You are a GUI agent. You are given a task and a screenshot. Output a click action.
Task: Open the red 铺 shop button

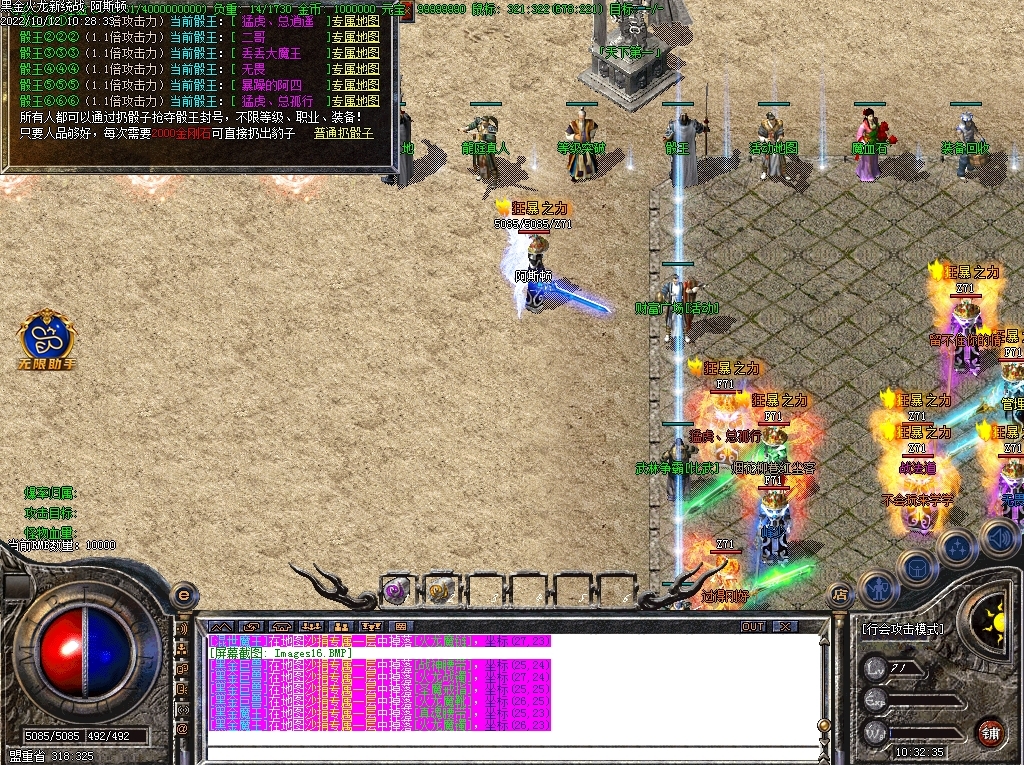click(x=990, y=730)
